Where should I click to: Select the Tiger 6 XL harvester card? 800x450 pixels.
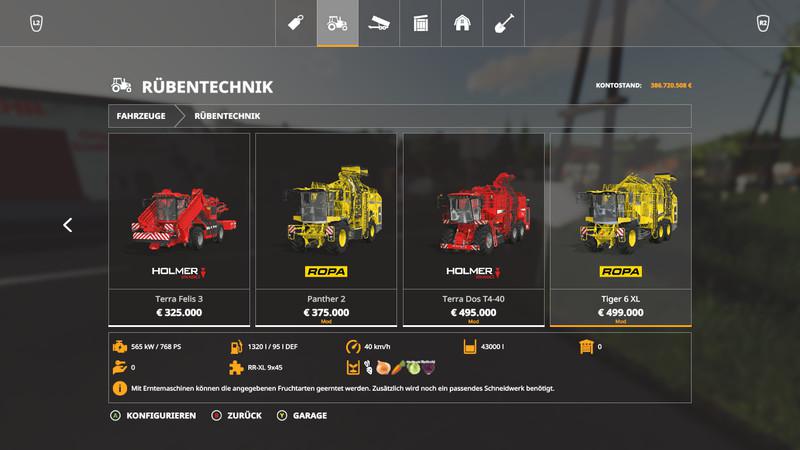pos(620,229)
